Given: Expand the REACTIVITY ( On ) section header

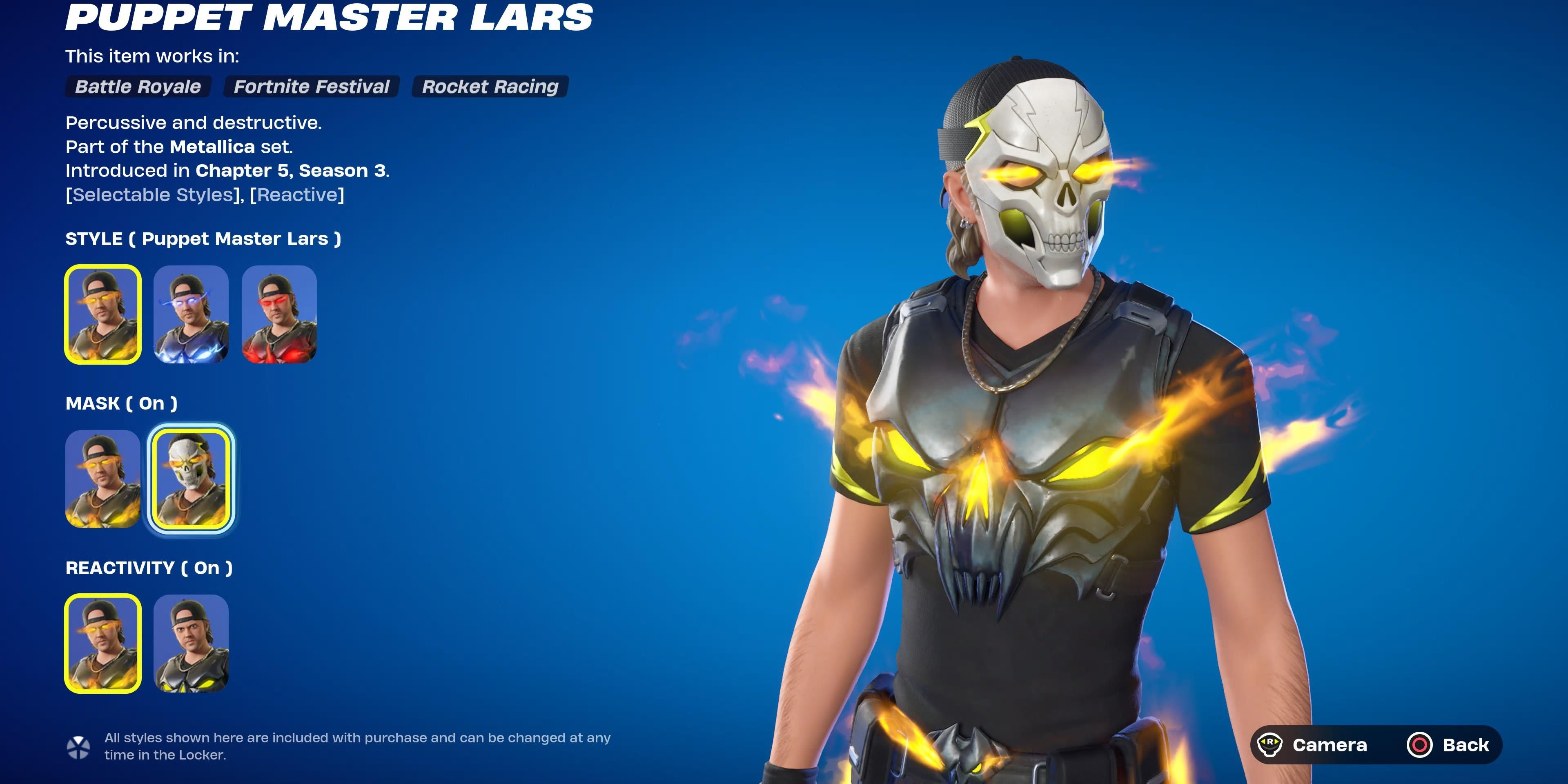Looking at the screenshot, I should pyautogui.click(x=148, y=568).
